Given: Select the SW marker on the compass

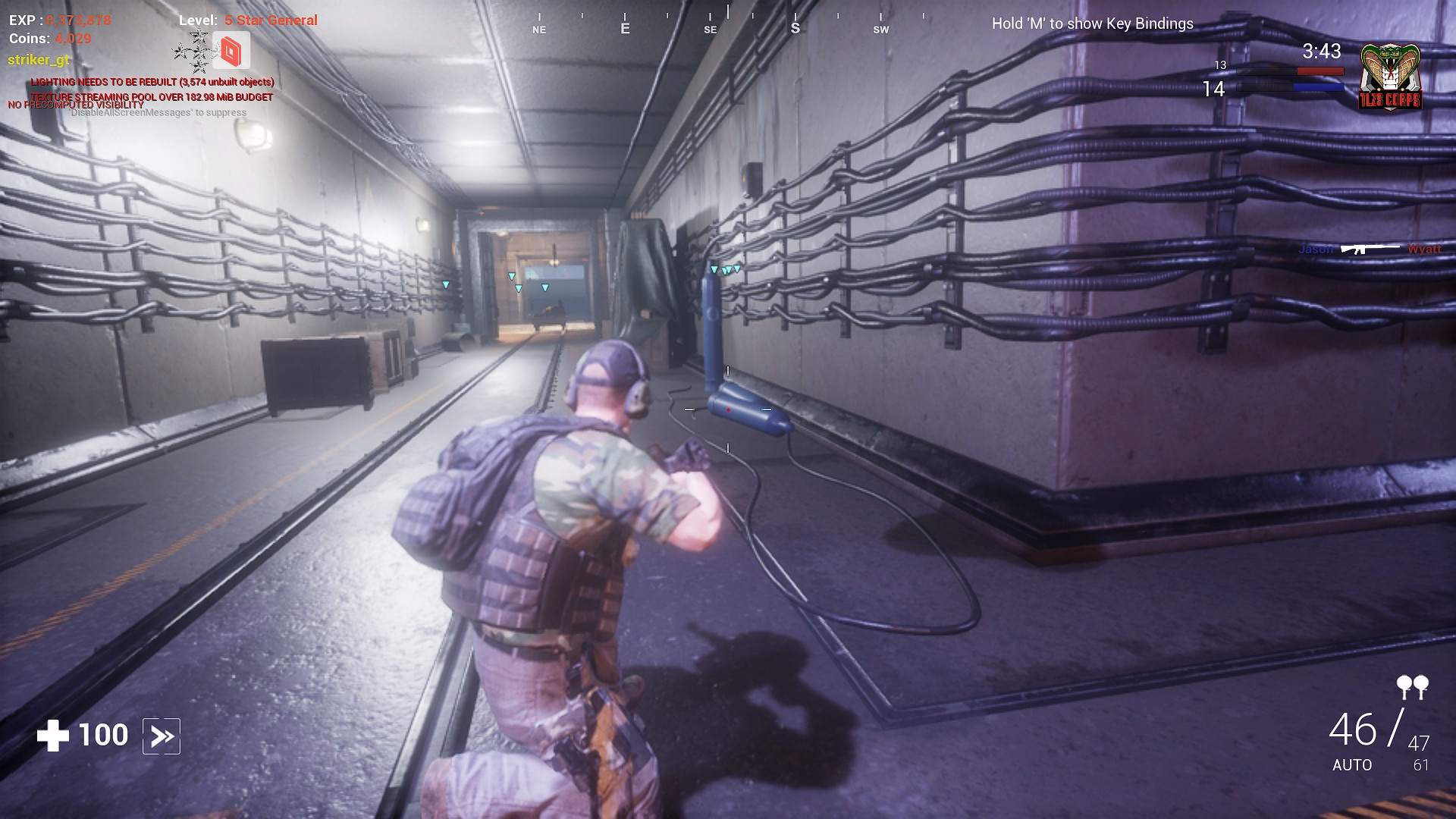Looking at the screenshot, I should (880, 29).
